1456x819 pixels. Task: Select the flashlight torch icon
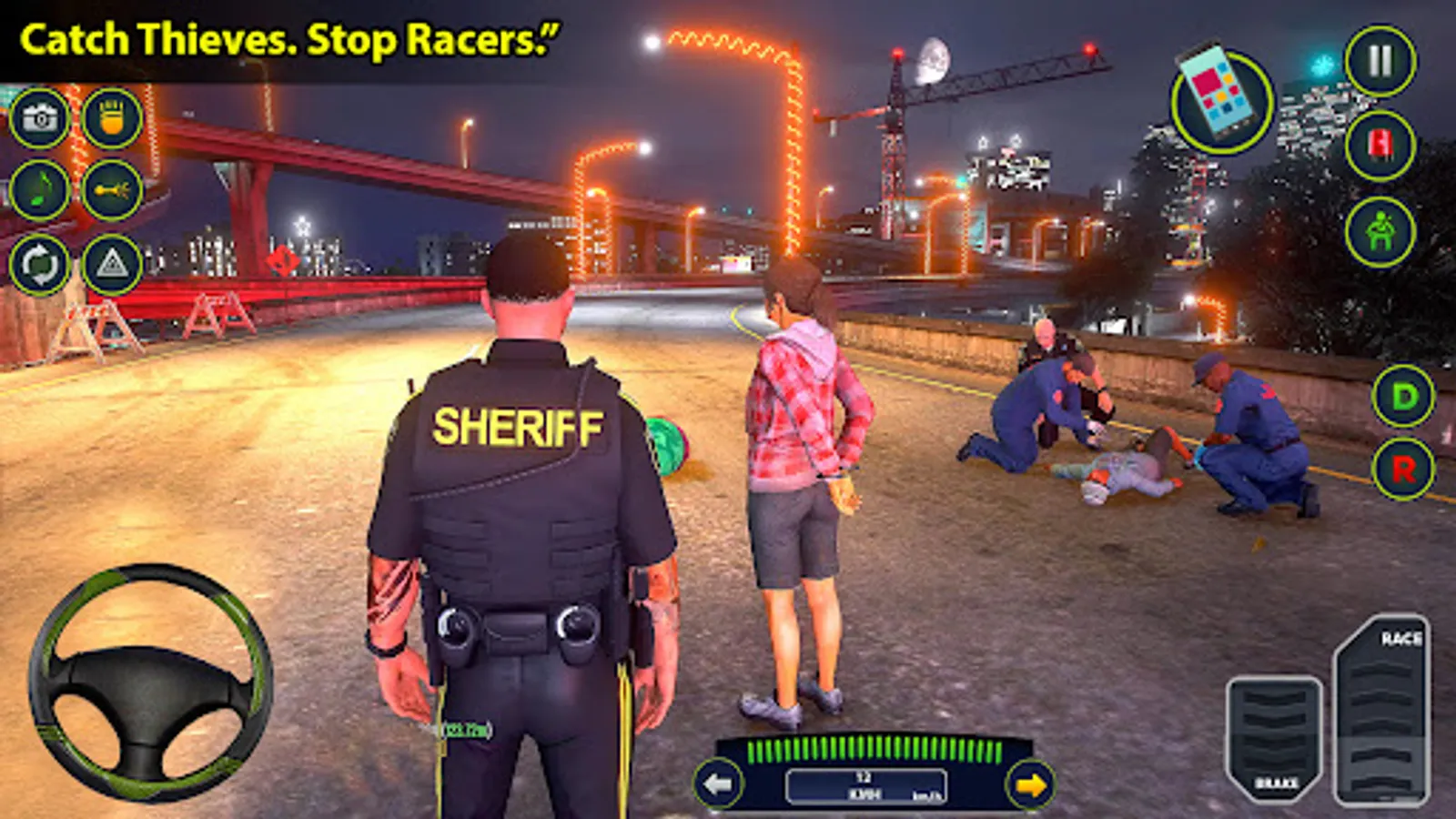point(109,121)
